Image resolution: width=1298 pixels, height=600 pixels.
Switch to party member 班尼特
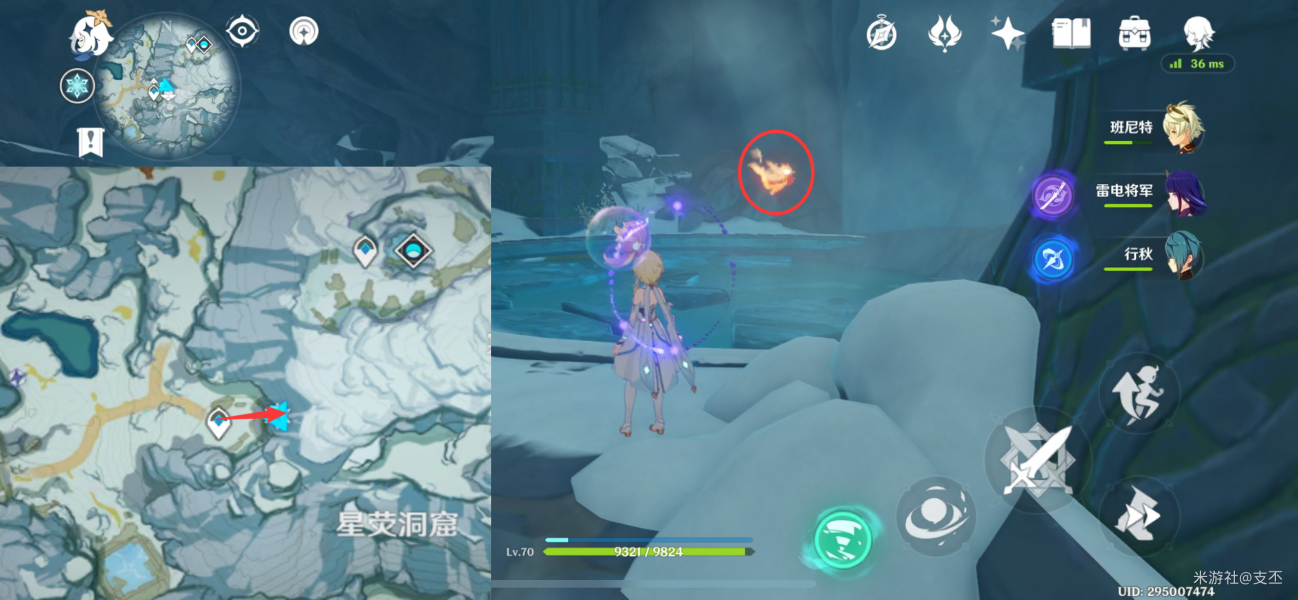coord(1181,130)
